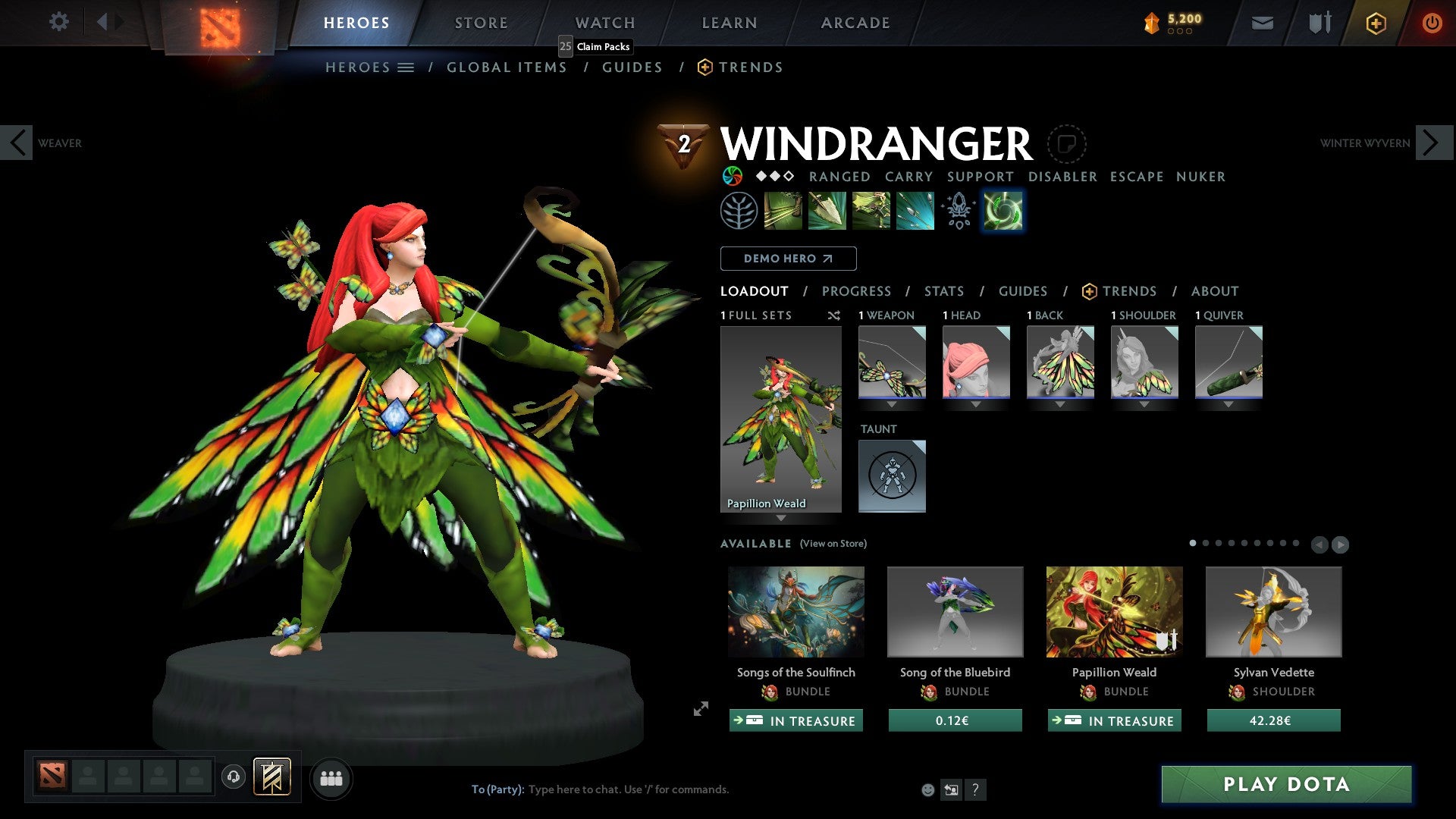Screen dimensions: 1456x819
Task: Switch to the STATS tab
Action: tap(943, 290)
